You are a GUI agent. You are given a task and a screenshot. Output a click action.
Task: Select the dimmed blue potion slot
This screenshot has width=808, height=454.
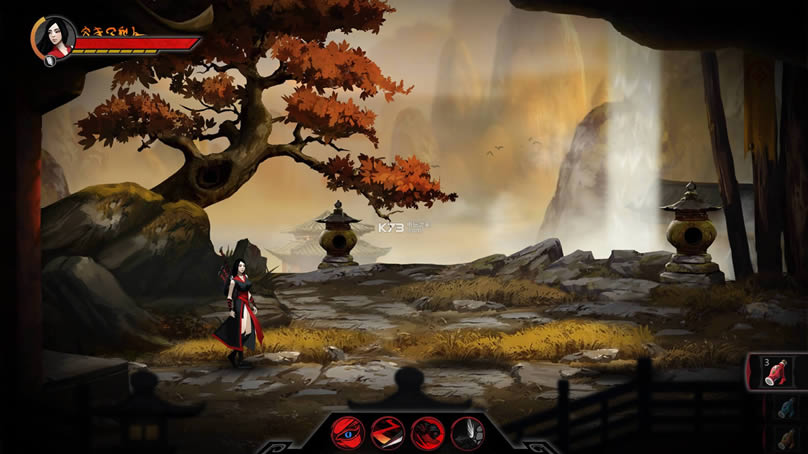point(787,408)
